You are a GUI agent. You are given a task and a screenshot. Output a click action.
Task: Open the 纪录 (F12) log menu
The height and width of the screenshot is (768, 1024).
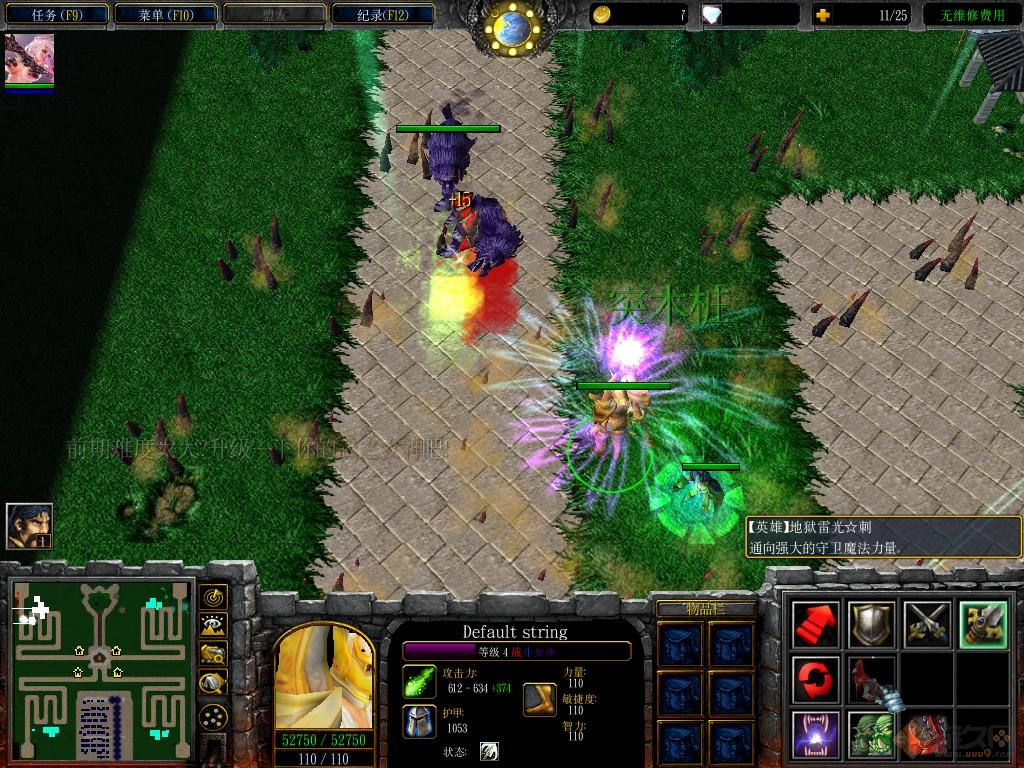pos(383,14)
